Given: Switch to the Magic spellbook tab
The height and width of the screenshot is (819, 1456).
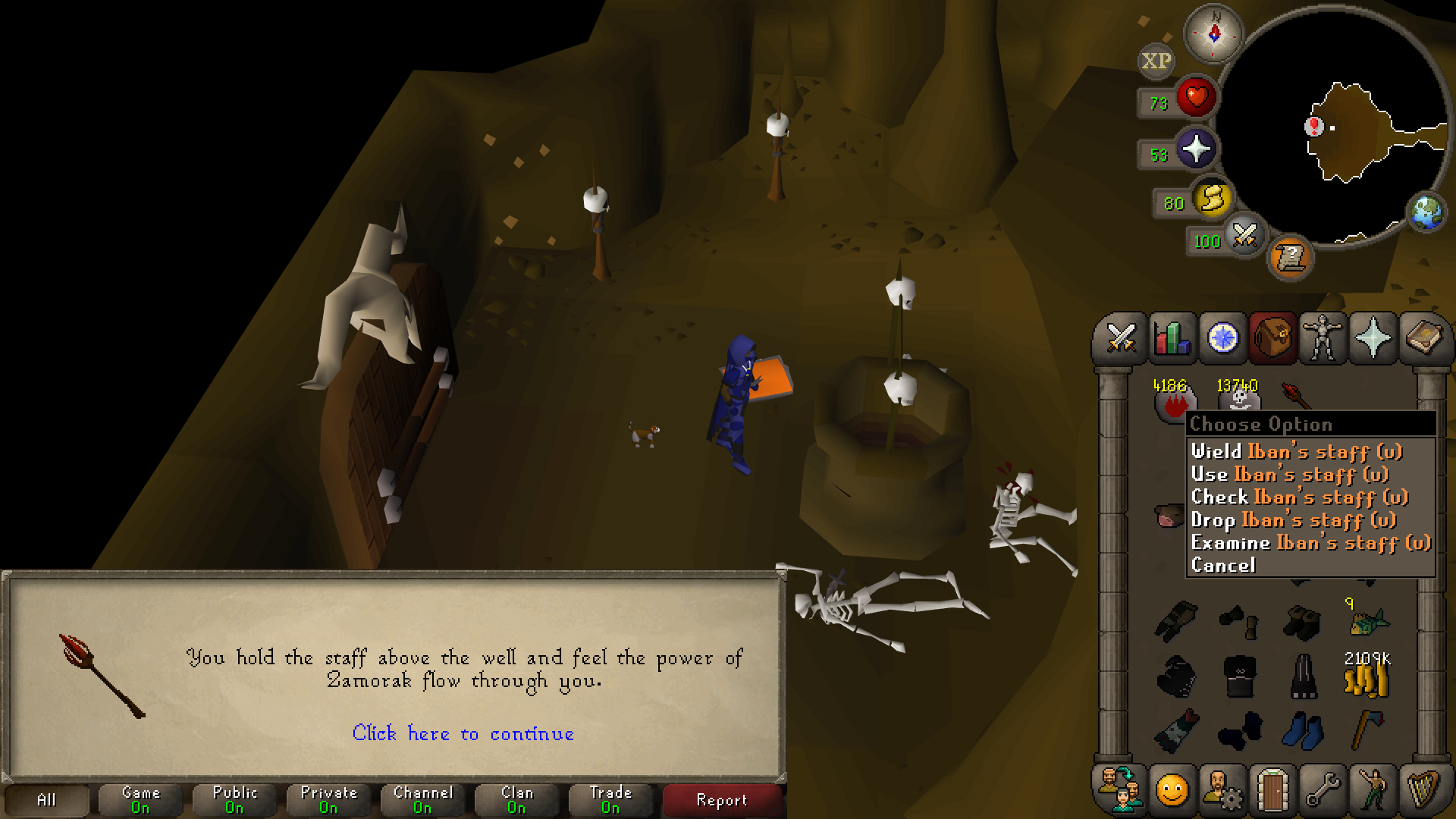Looking at the screenshot, I should [1423, 338].
